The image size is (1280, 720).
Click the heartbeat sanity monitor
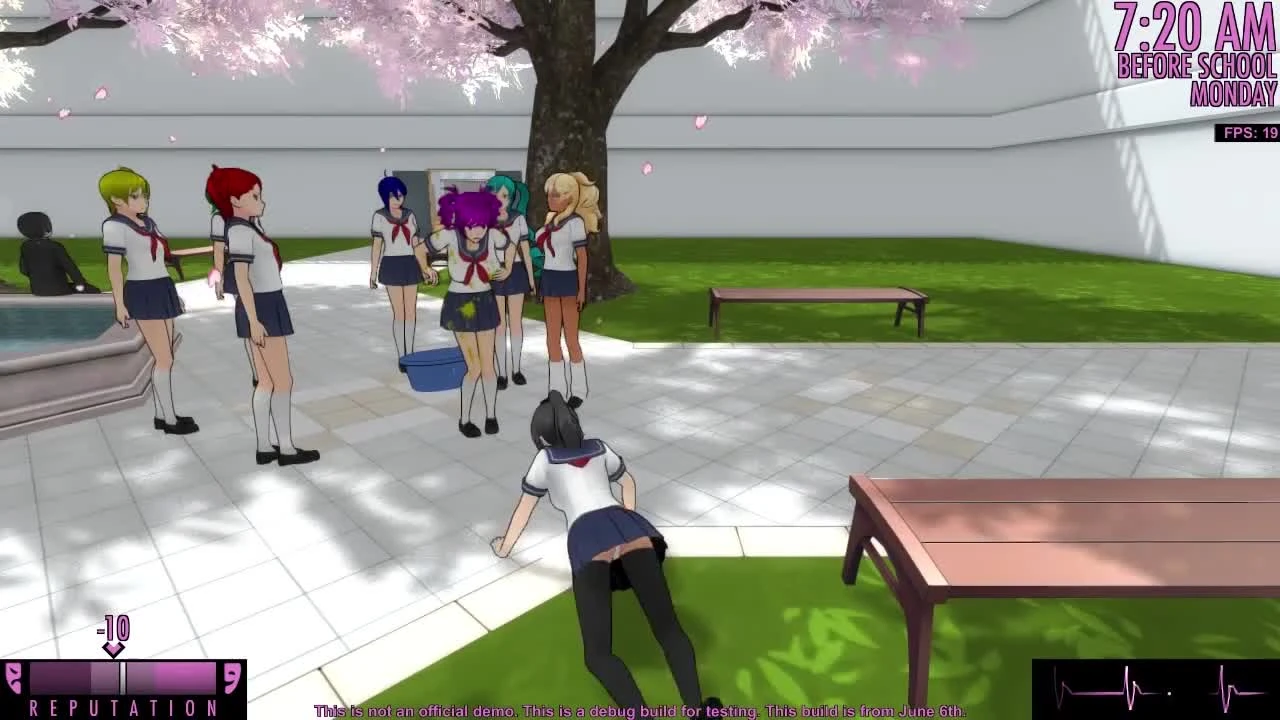[1150, 690]
